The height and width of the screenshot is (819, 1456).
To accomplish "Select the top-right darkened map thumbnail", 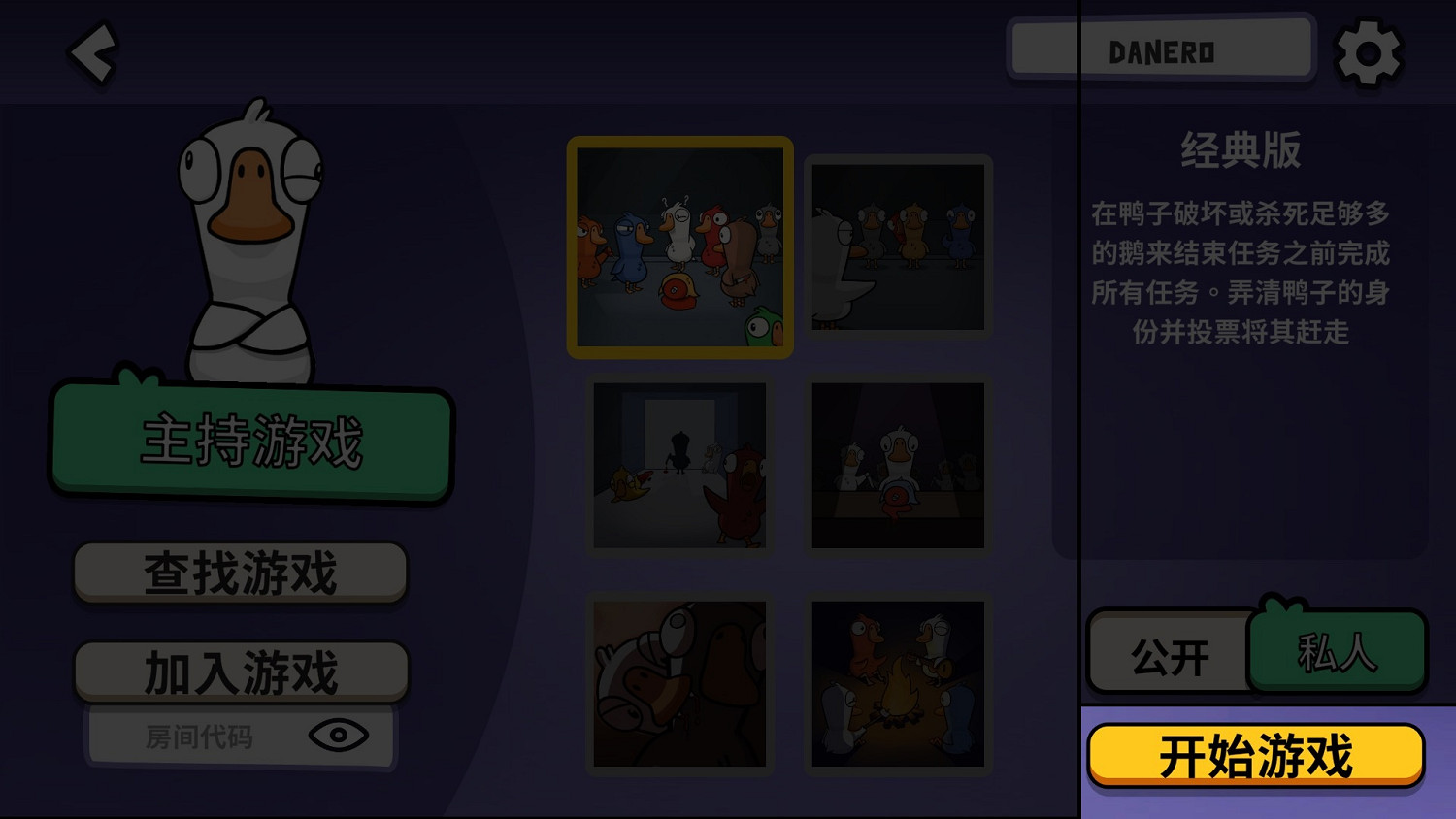I will pos(897,246).
